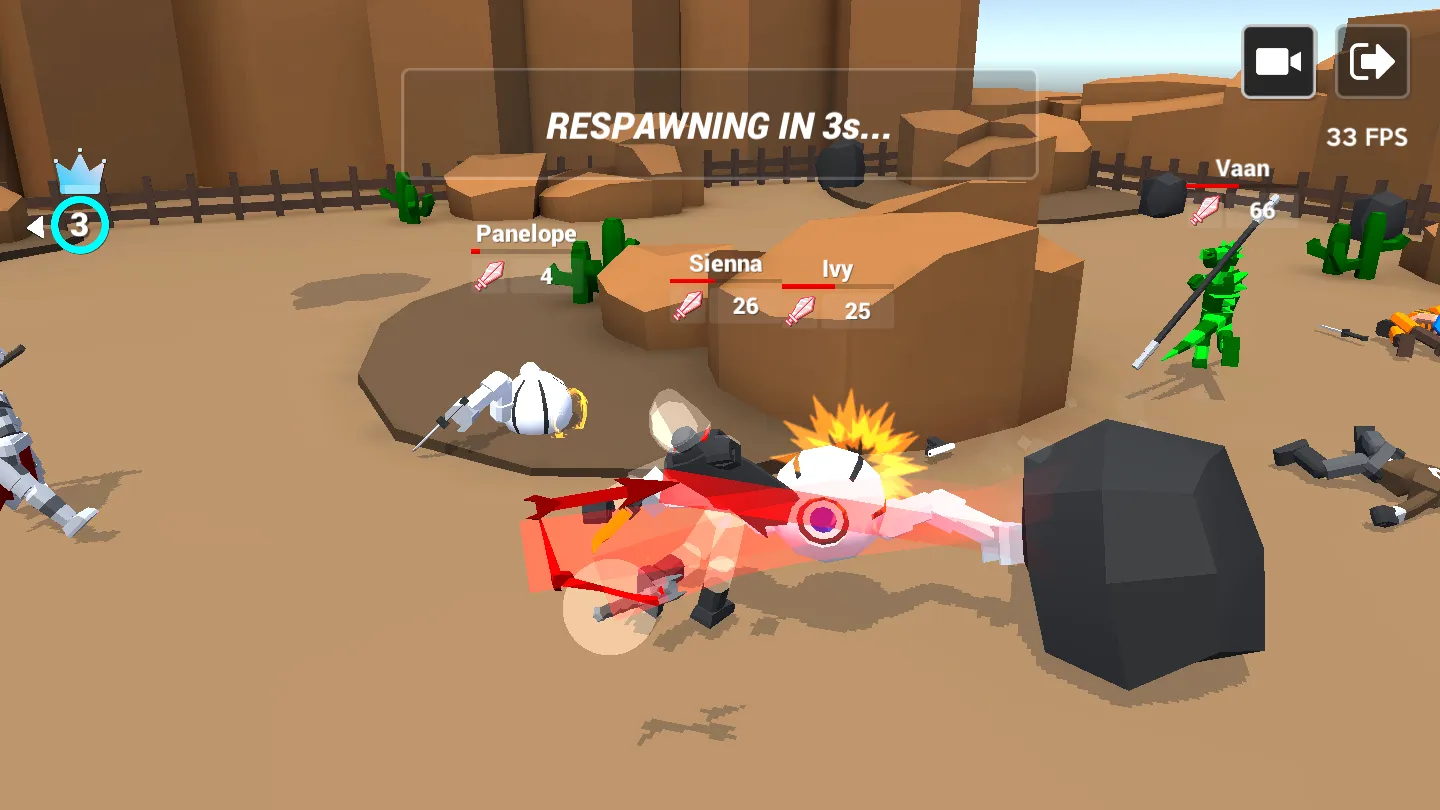Image resolution: width=1440 pixels, height=810 pixels.
Task: Open Vaan's player nameplate
Action: coord(1243,168)
